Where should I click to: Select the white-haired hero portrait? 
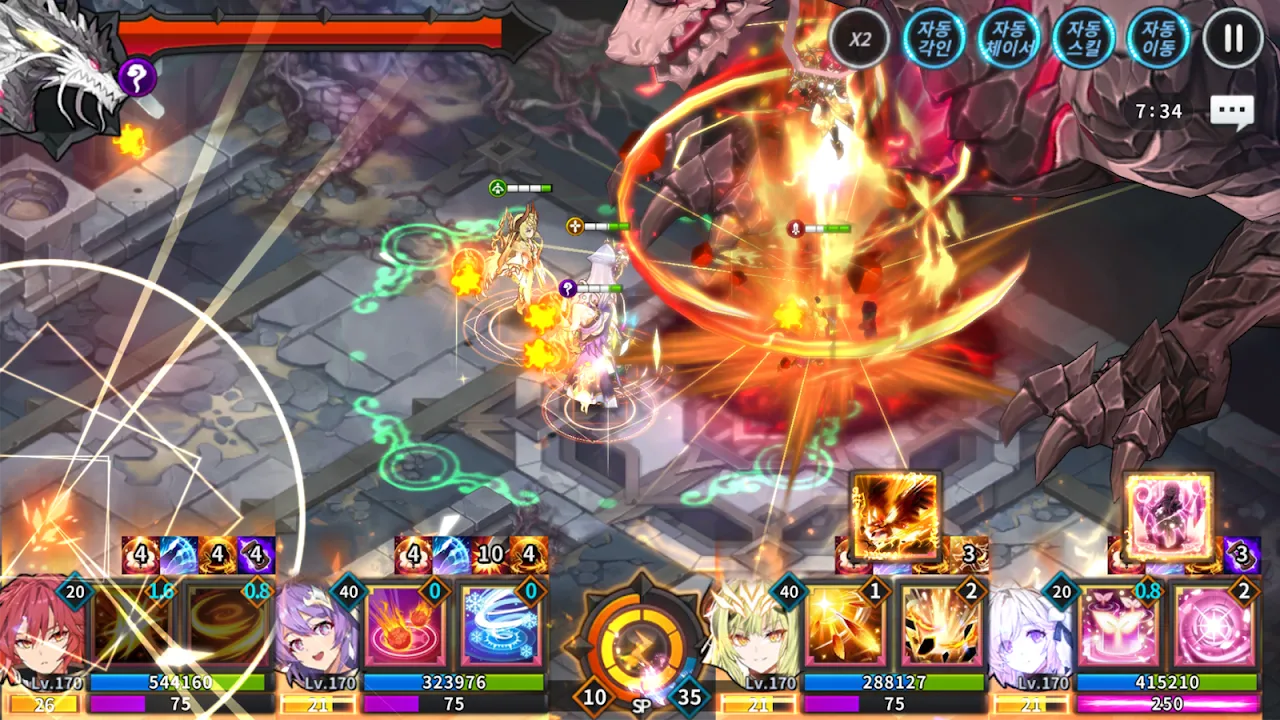(x=1030, y=630)
